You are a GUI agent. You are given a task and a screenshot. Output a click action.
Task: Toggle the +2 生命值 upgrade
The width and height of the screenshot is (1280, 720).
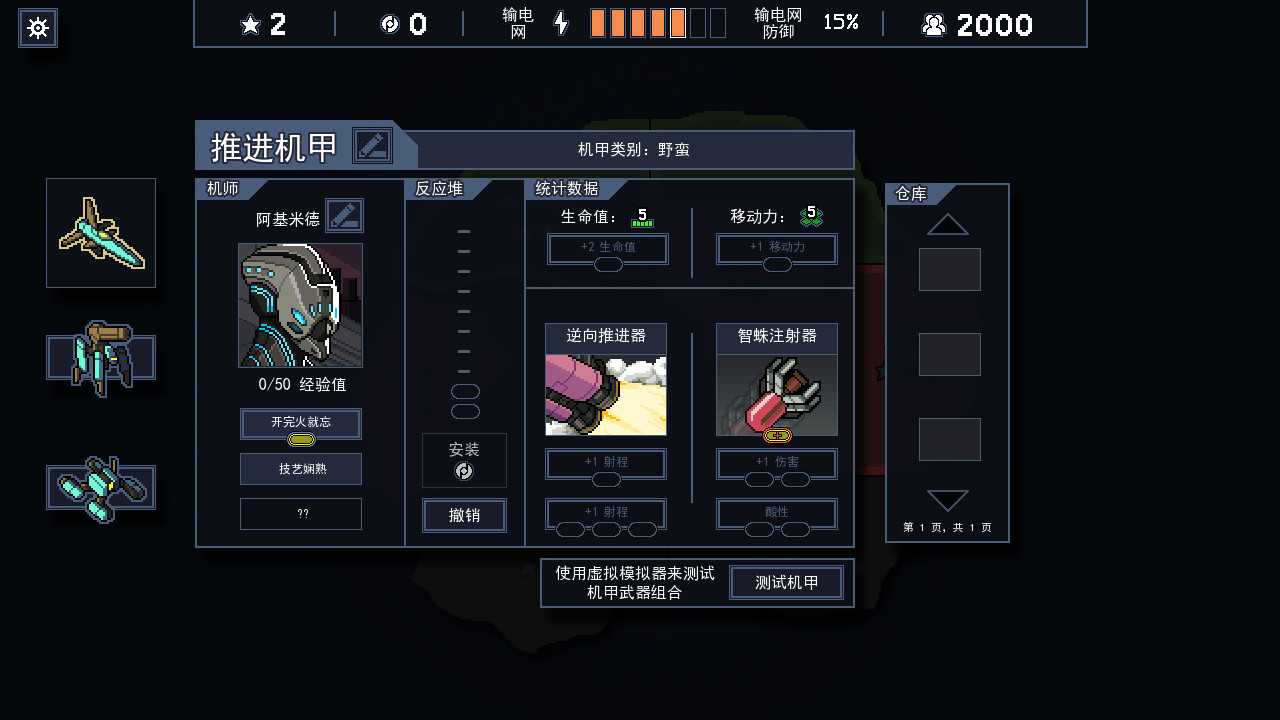[607, 248]
